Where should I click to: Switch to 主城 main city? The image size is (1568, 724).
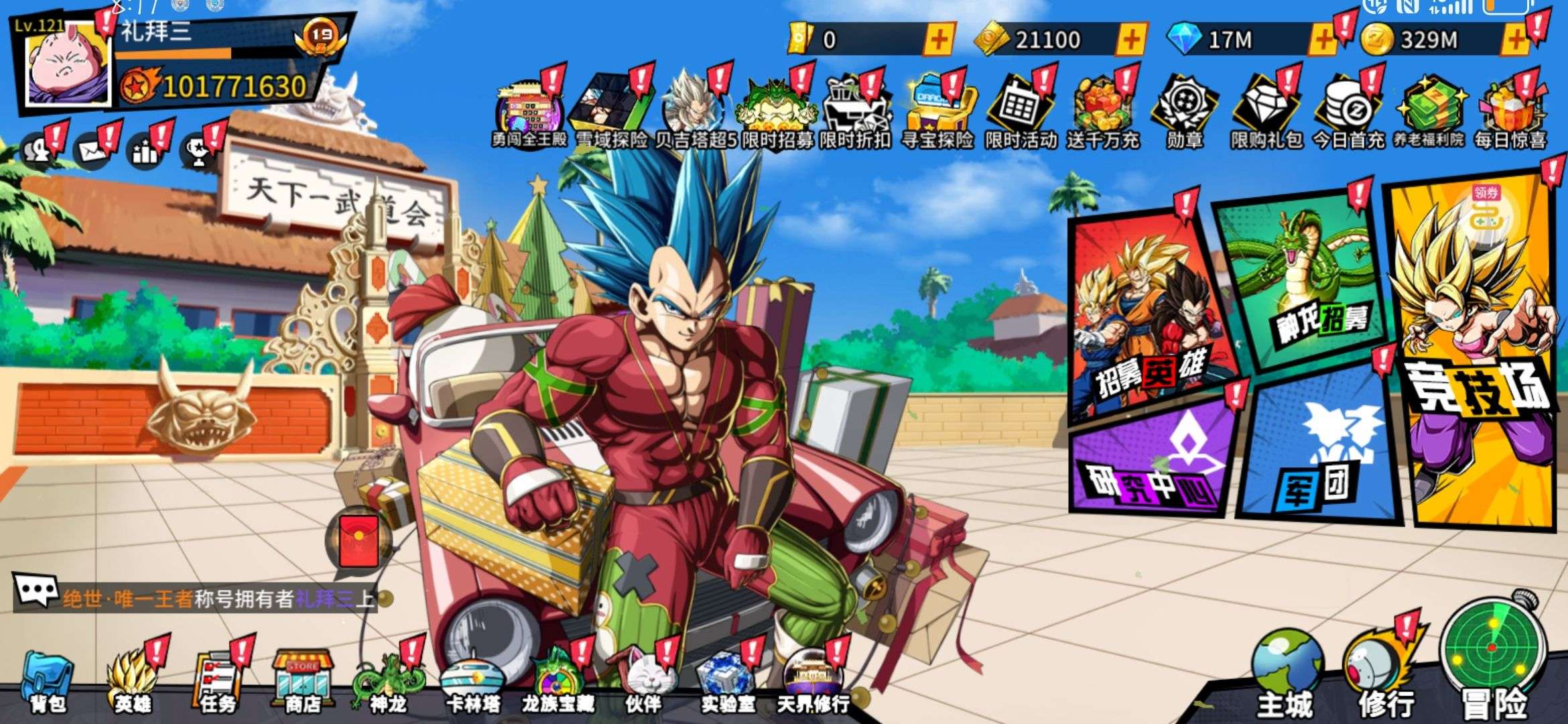pos(1285,674)
